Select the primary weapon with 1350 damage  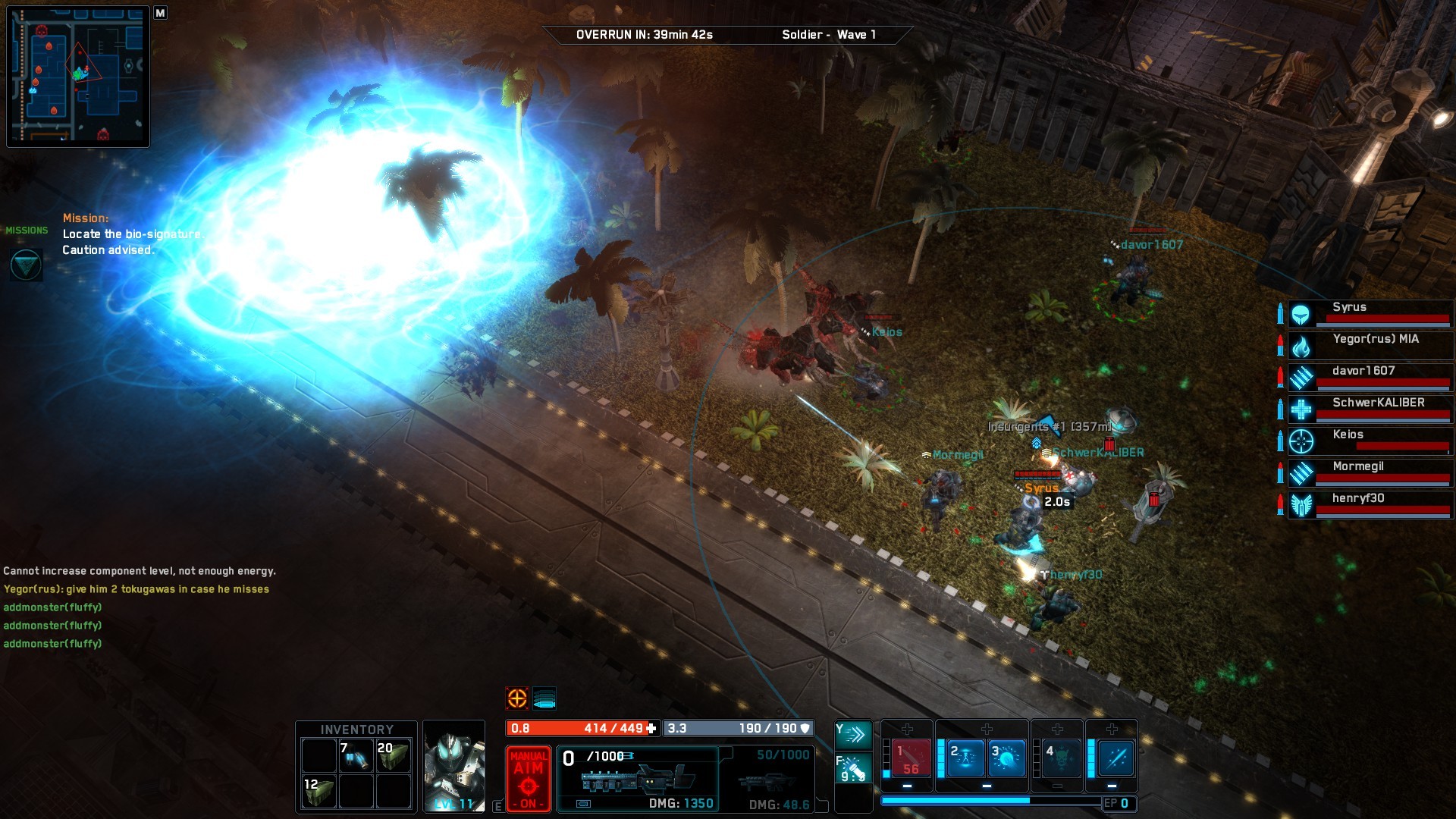pos(638,779)
